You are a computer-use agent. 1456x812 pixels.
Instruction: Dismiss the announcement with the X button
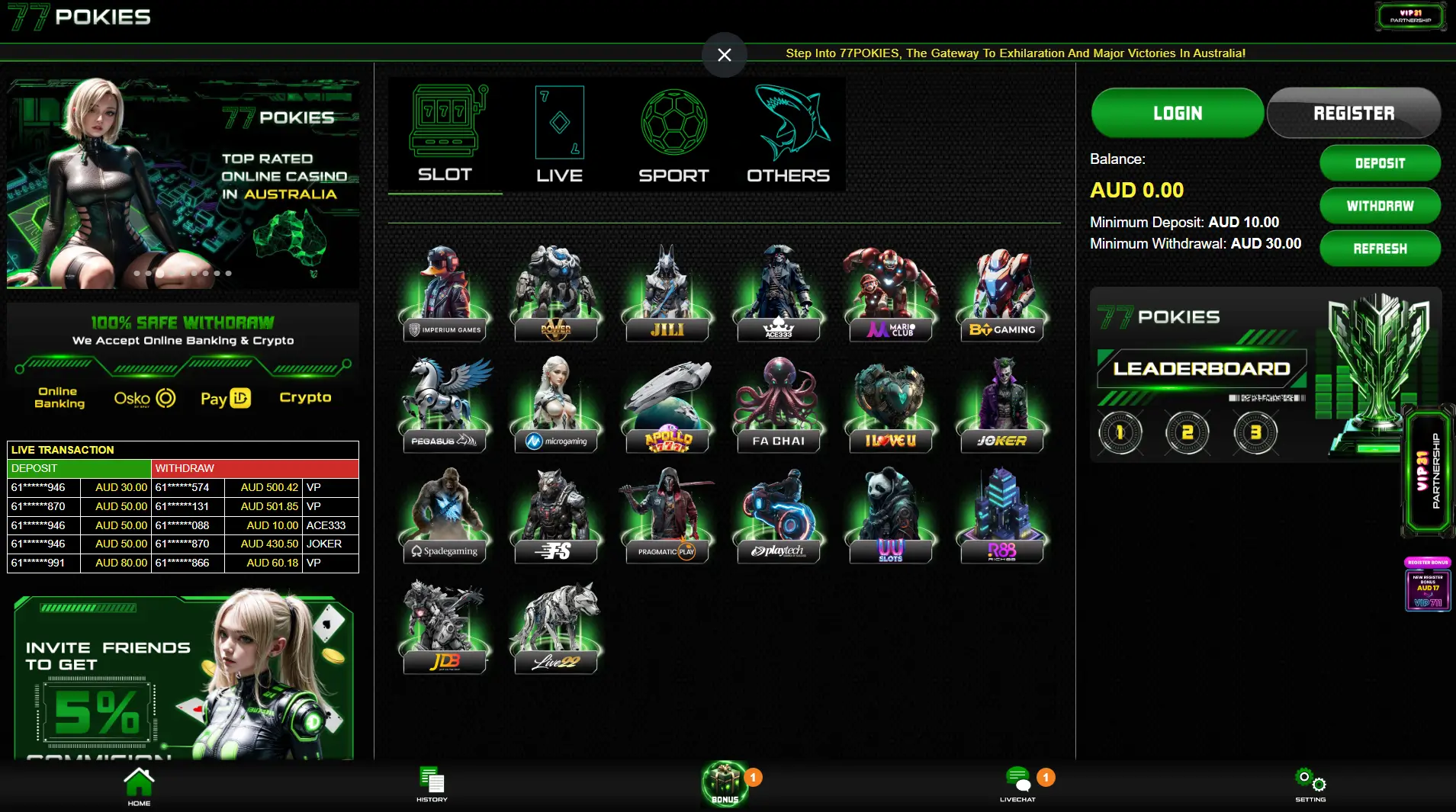pyautogui.click(x=724, y=54)
